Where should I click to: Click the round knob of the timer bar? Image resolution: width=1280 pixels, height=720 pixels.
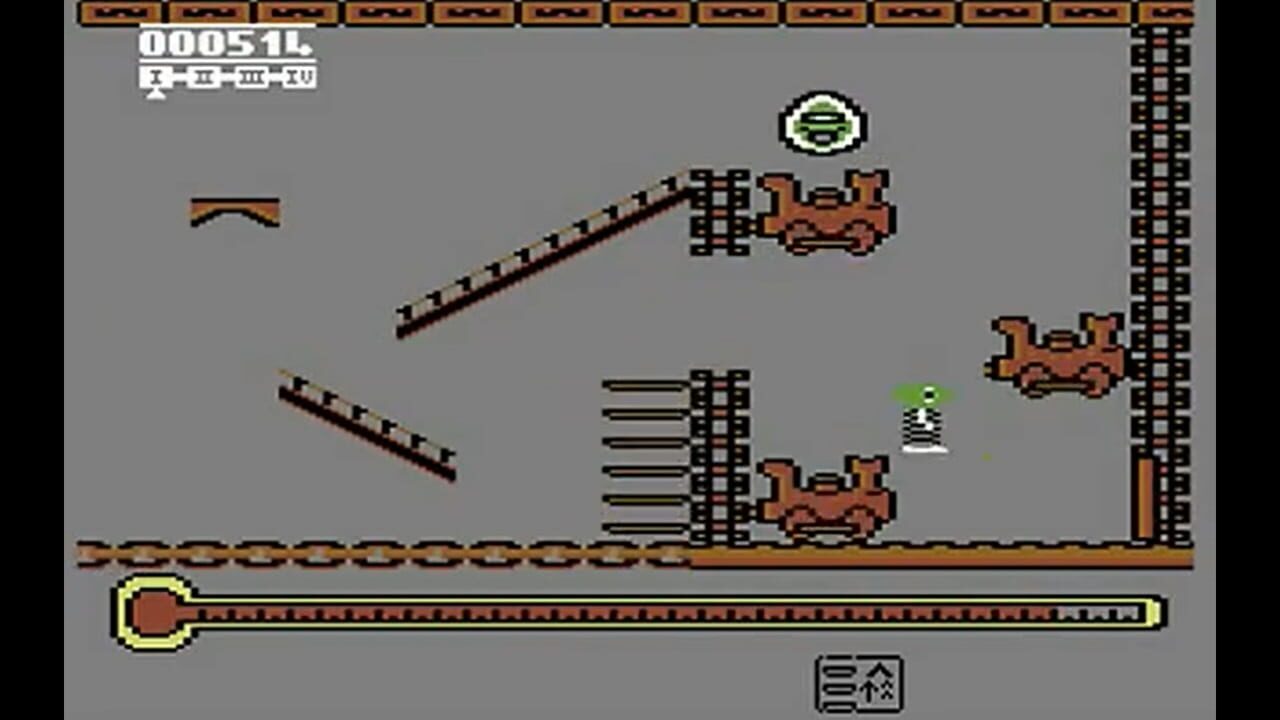(x=152, y=608)
